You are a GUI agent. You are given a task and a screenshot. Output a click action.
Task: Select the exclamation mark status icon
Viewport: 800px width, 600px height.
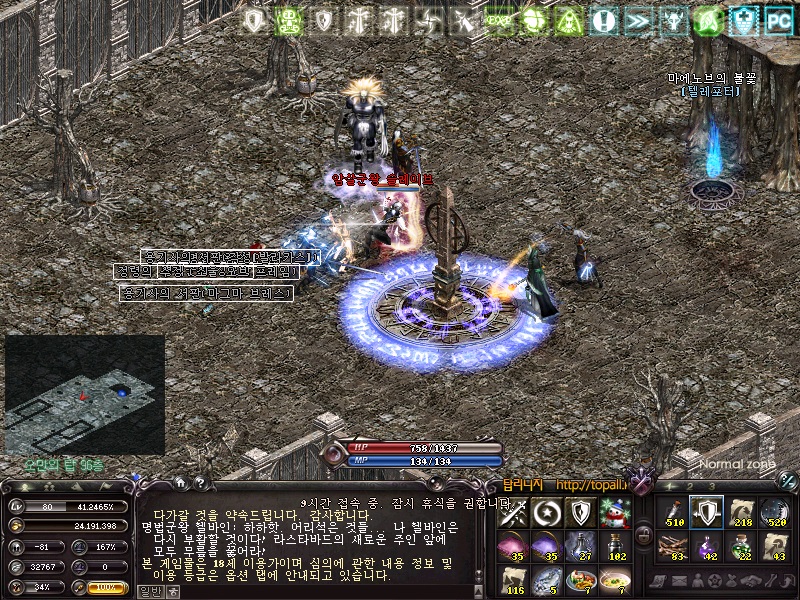603,20
